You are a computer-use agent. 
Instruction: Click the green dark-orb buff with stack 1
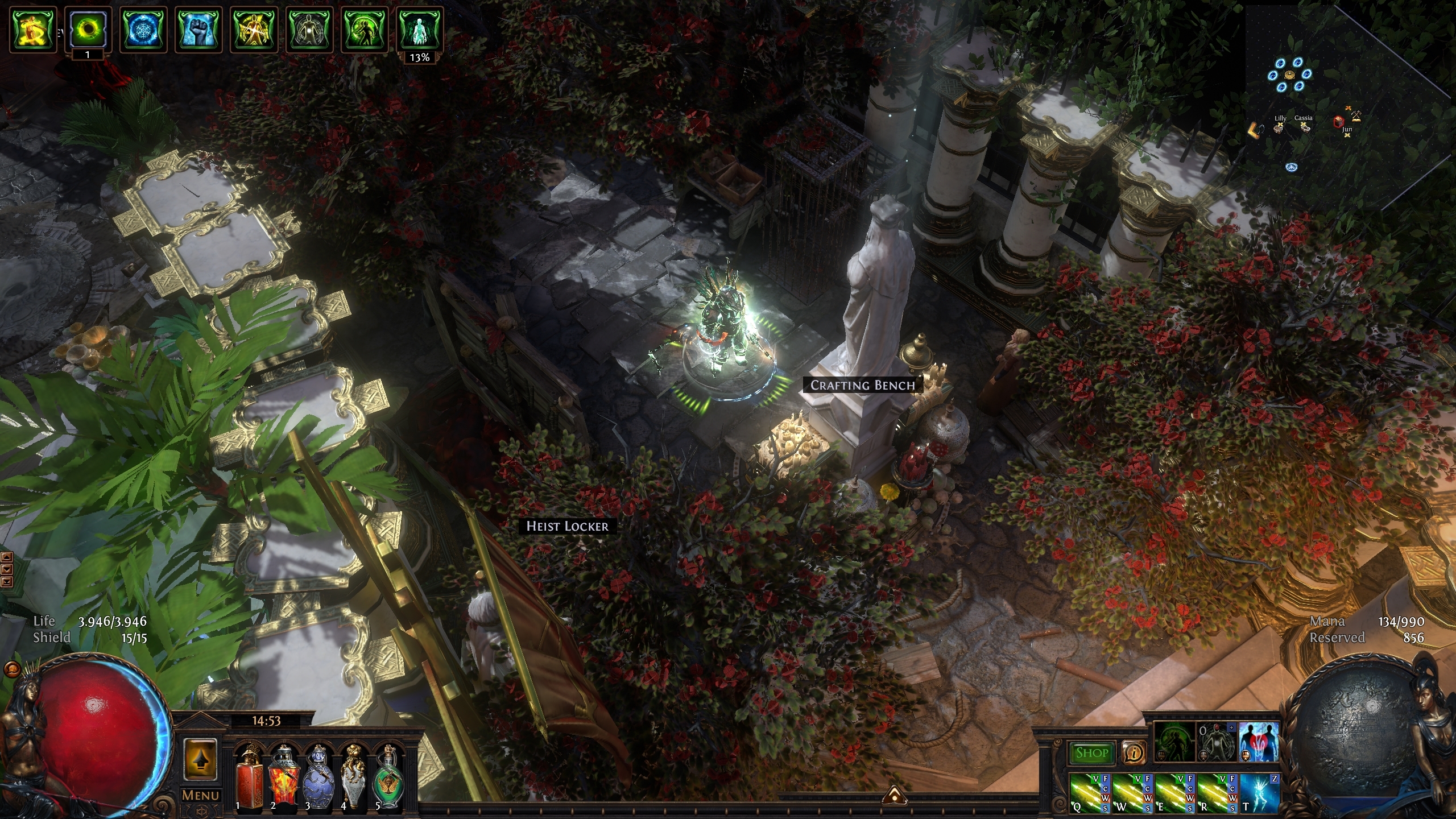coord(88,30)
